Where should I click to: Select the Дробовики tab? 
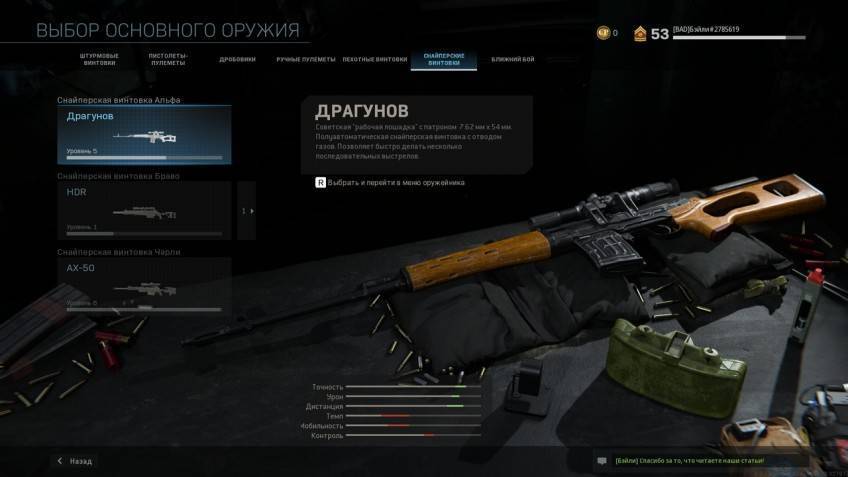(x=237, y=60)
